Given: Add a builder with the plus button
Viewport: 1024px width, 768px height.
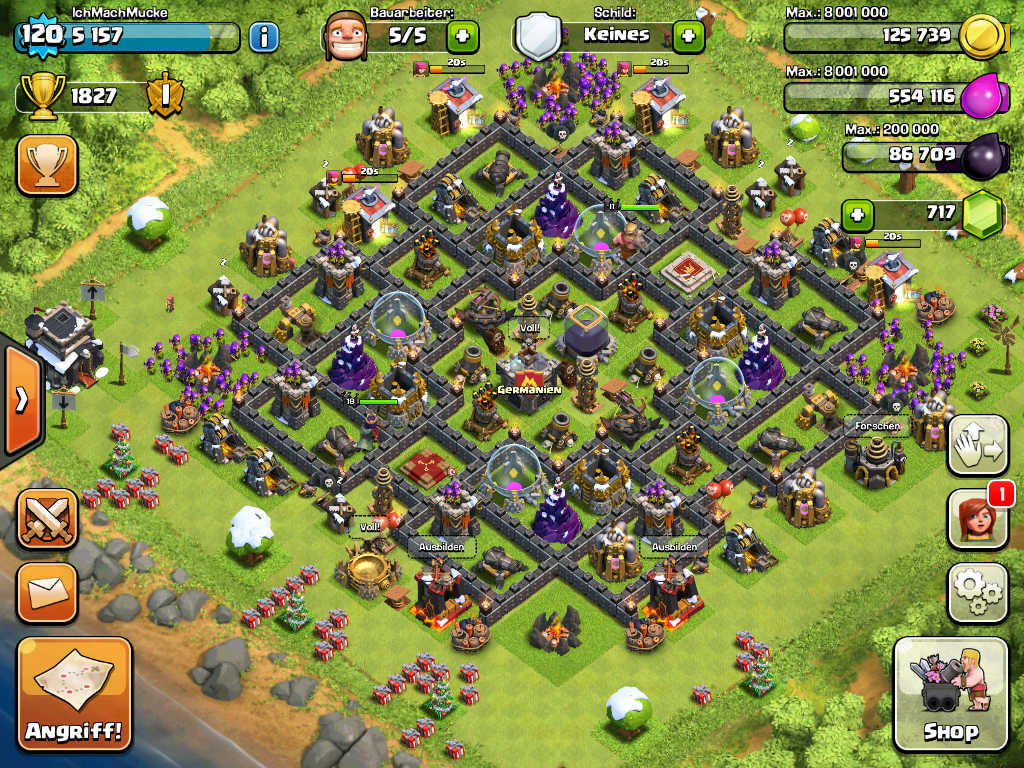Looking at the screenshot, I should [462, 37].
